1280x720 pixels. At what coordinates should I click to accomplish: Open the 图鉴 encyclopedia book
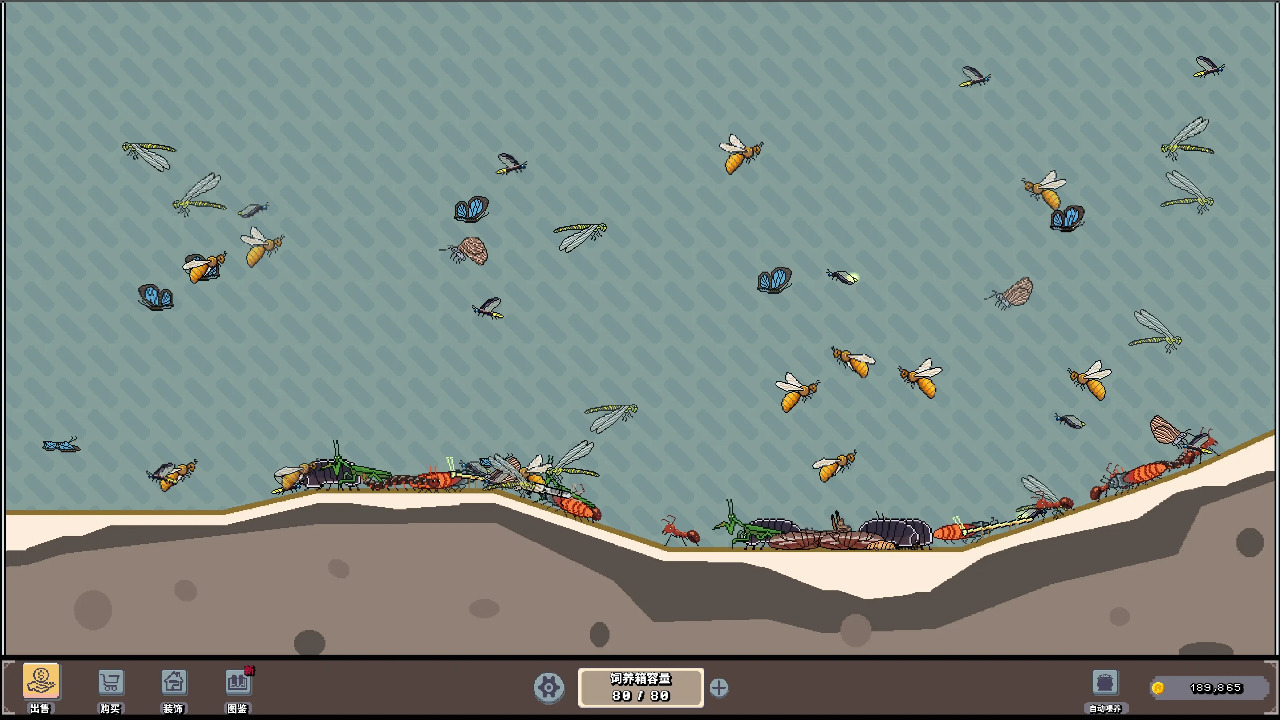point(238,683)
